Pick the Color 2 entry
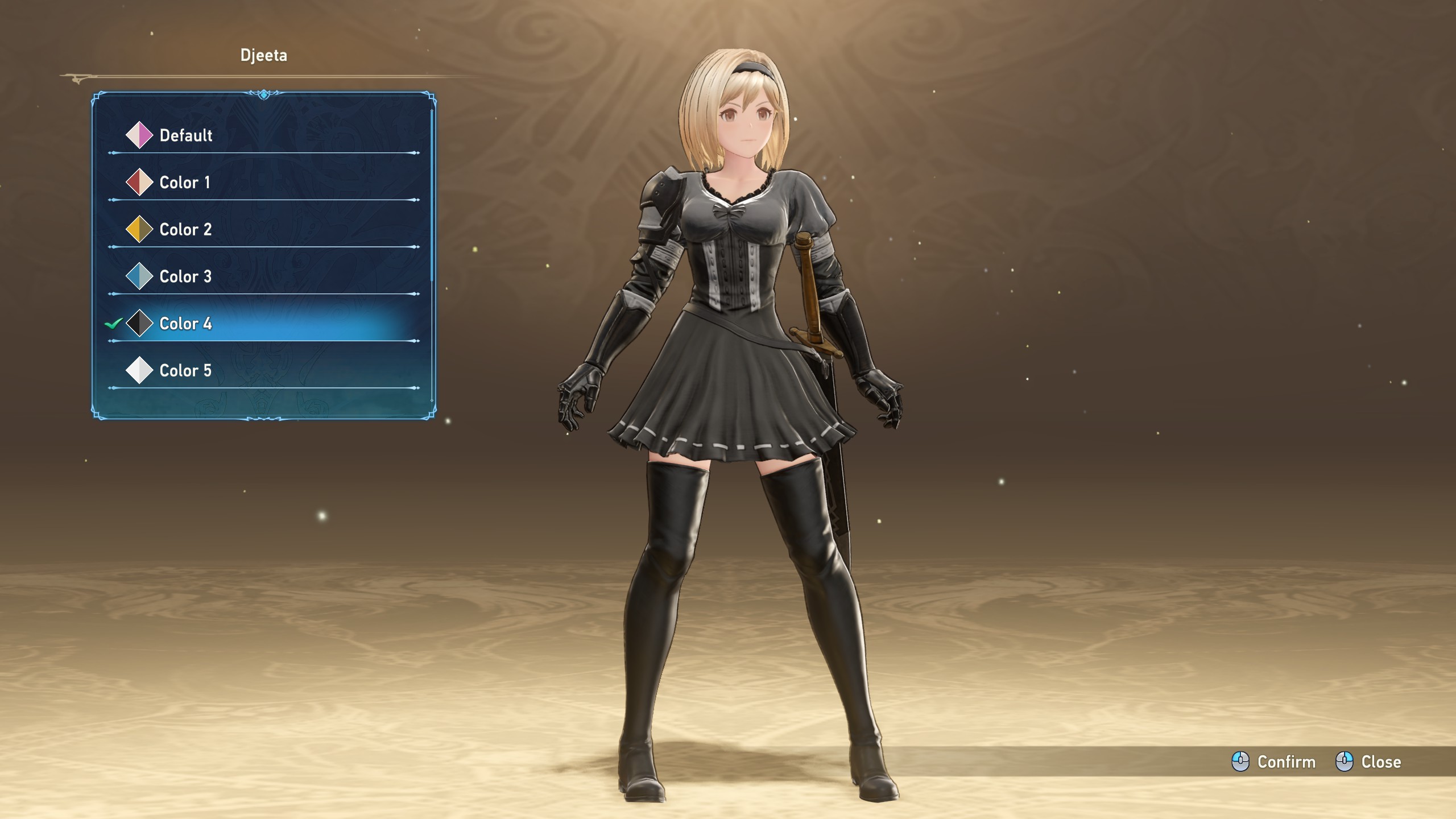Image resolution: width=1456 pixels, height=819 pixels. (x=185, y=230)
